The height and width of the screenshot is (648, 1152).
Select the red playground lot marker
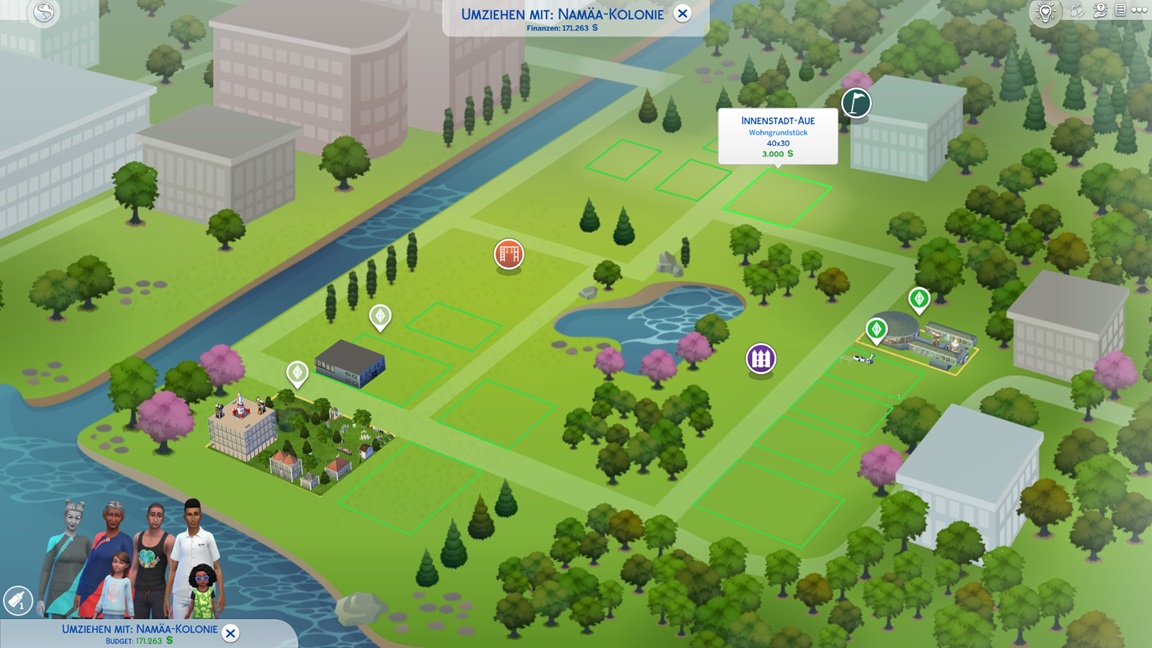coord(509,254)
